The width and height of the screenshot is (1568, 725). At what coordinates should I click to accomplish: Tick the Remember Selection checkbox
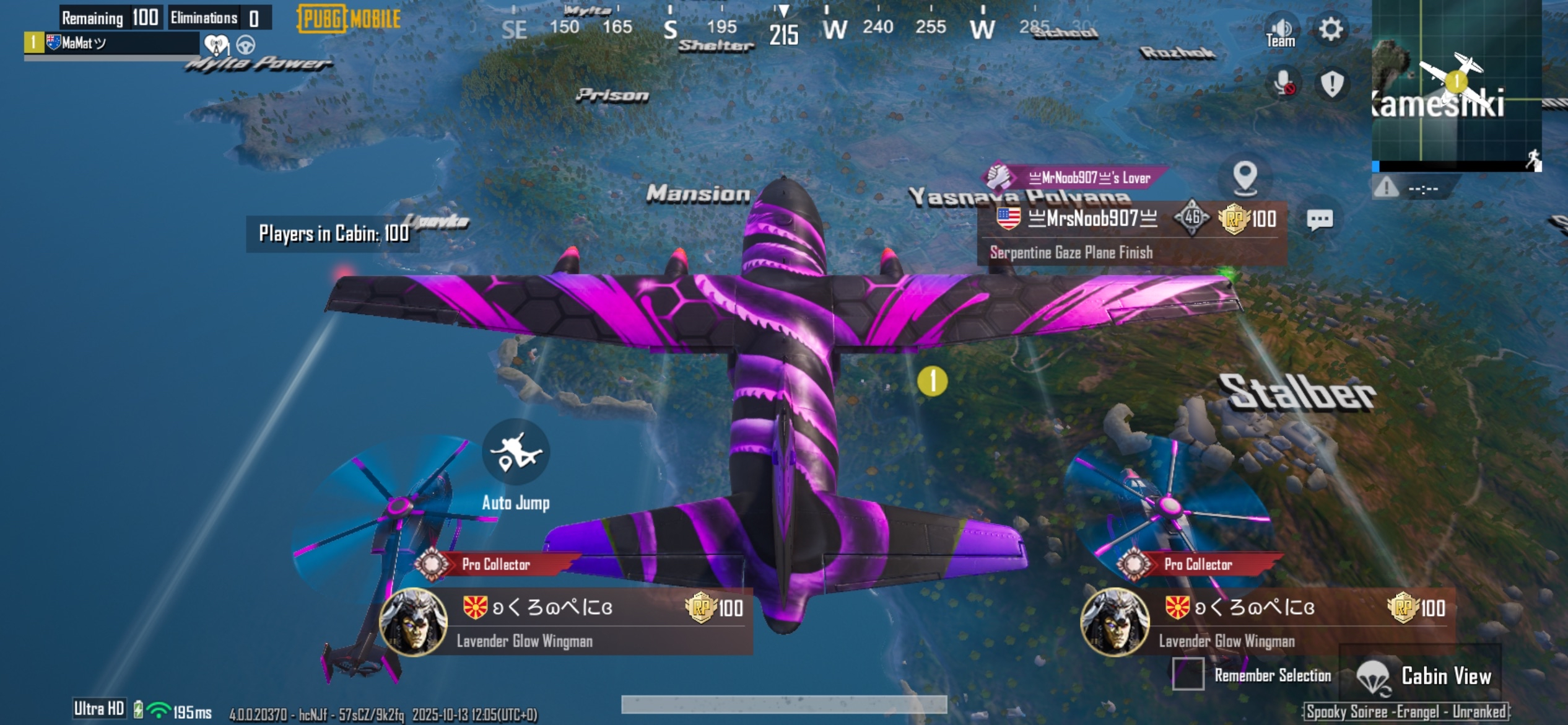point(1188,674)
